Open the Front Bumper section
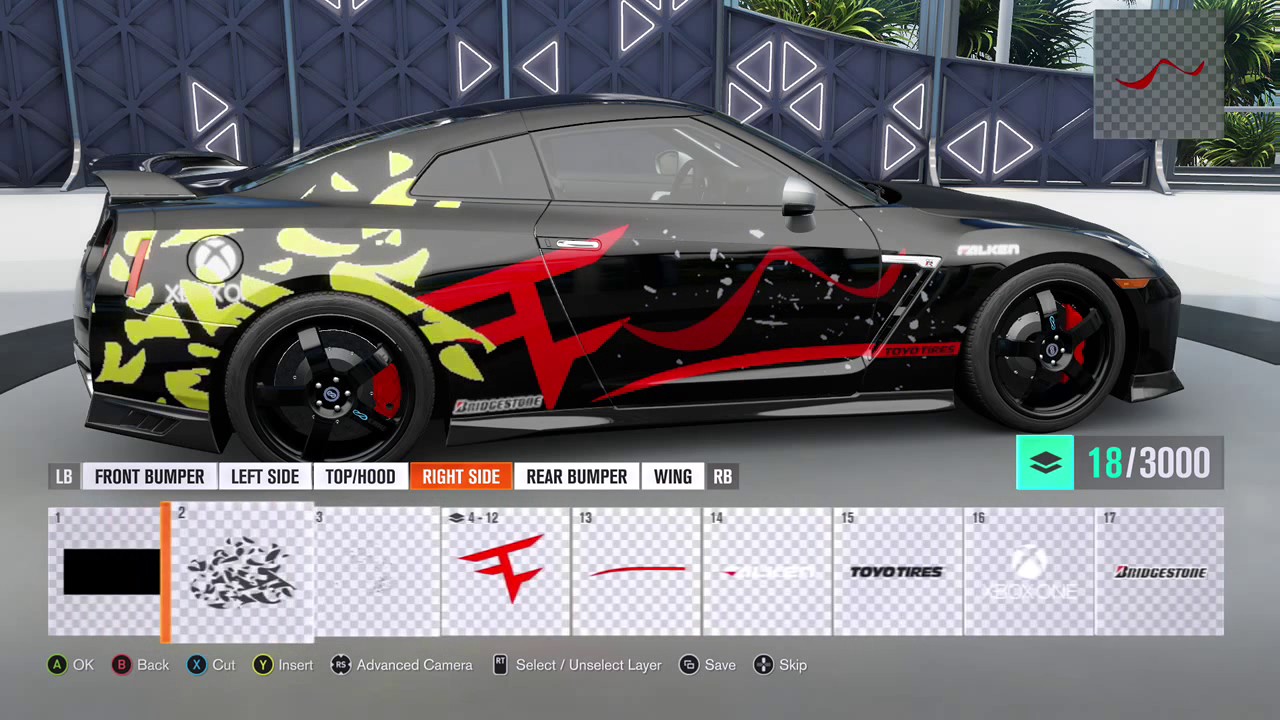The height and width of the screenshot is (720, 1280). point(149,476)
